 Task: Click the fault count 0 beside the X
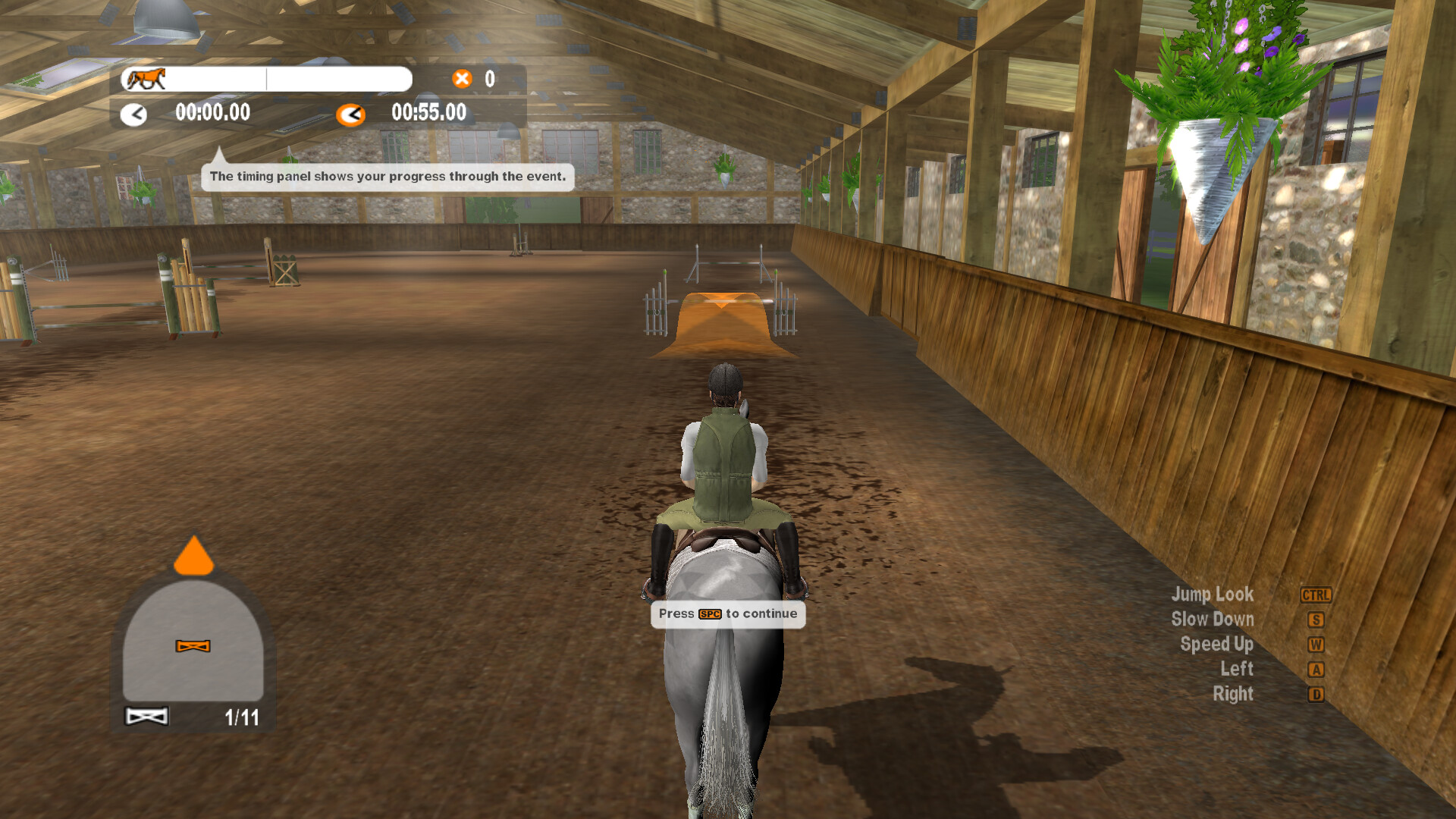coord(490,78)
